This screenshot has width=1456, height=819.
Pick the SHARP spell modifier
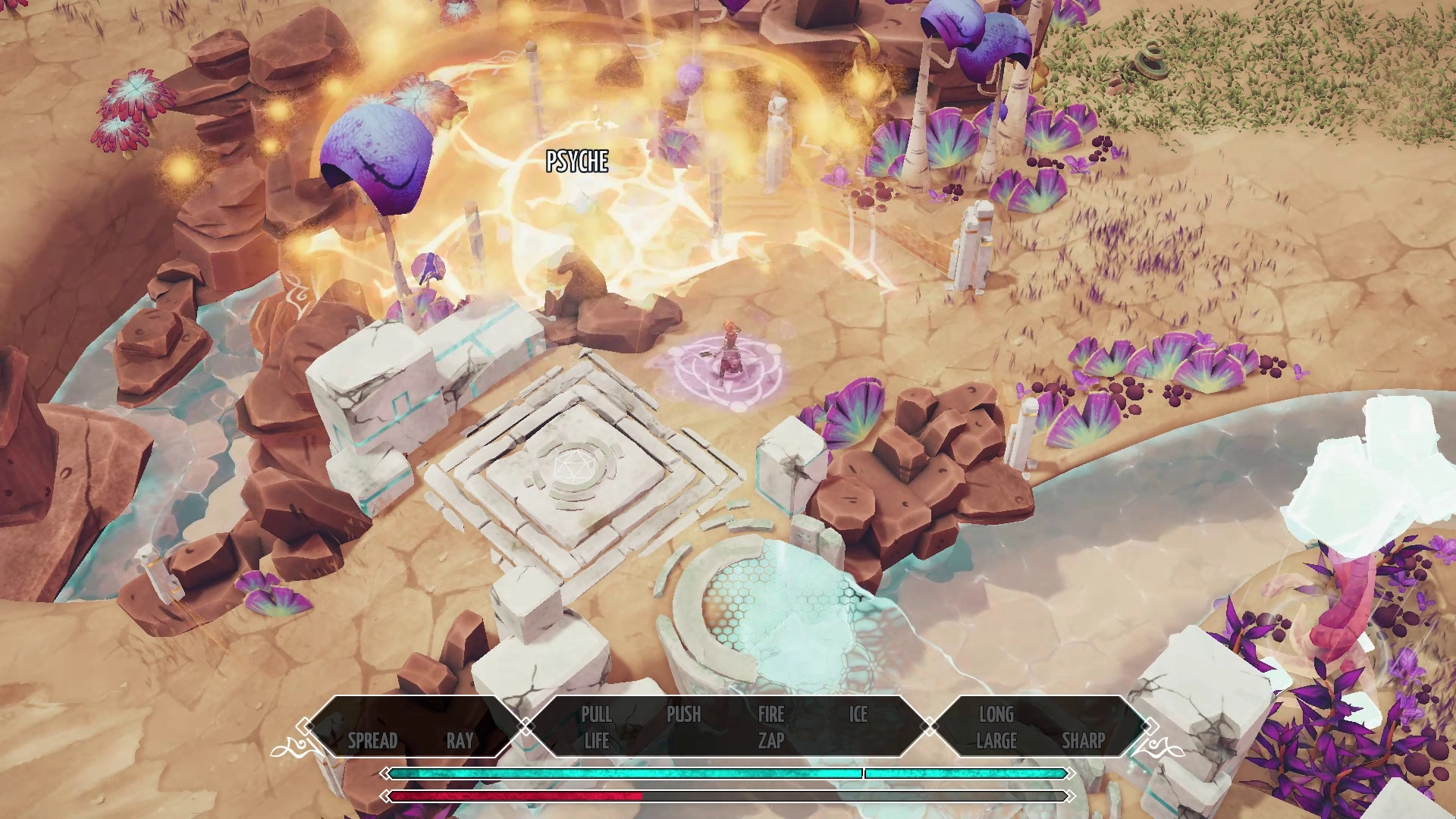coord(1083,741)
